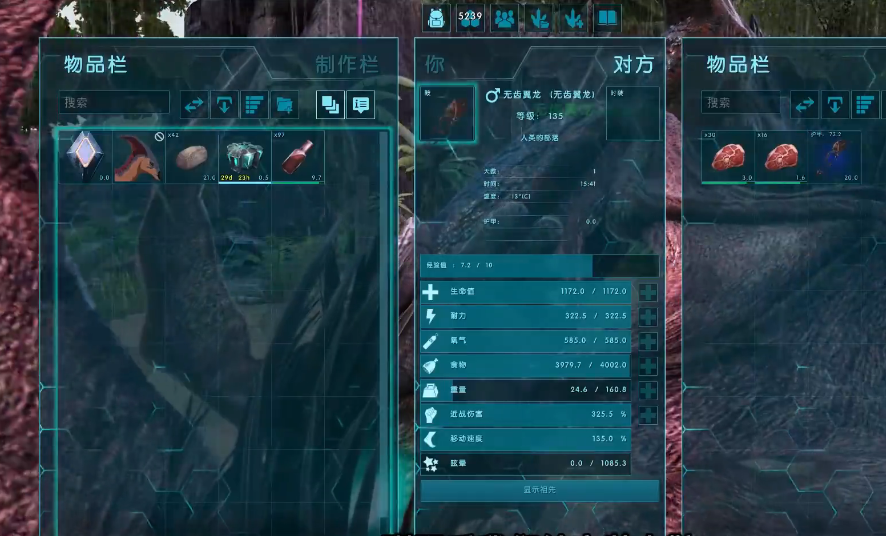Select the stone stack with x42
886x536 pixels.
click(x=191, y=157)
